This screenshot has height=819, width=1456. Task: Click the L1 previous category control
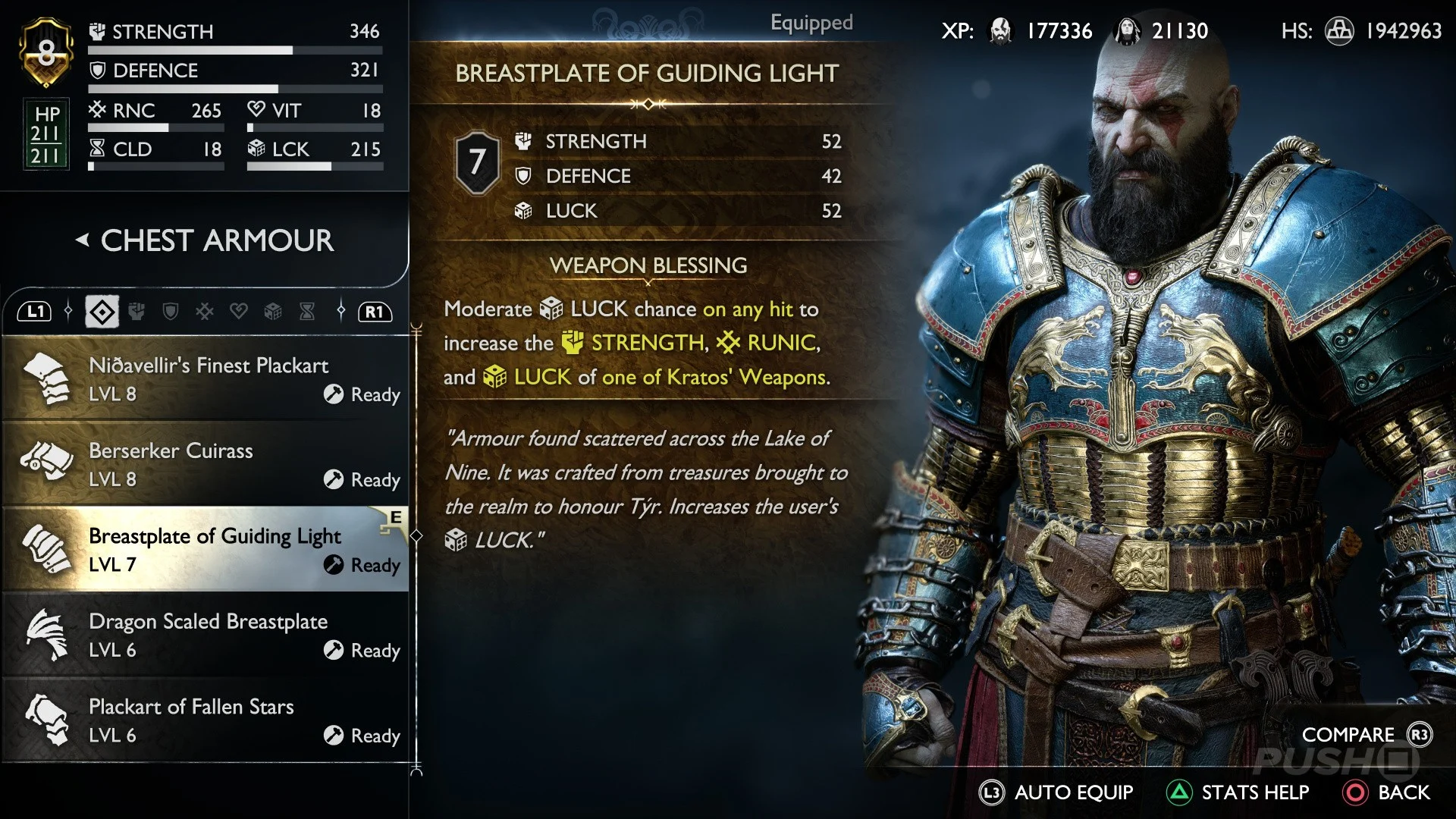point(35,311)
